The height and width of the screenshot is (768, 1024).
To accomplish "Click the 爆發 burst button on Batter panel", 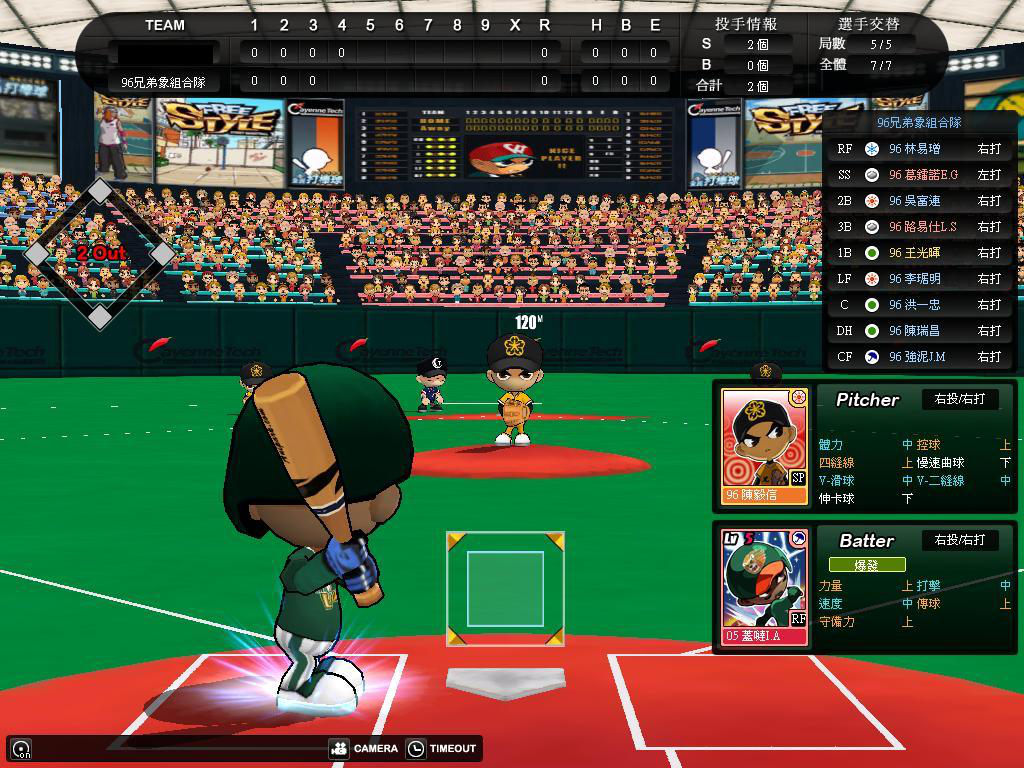I will [866, 565].
